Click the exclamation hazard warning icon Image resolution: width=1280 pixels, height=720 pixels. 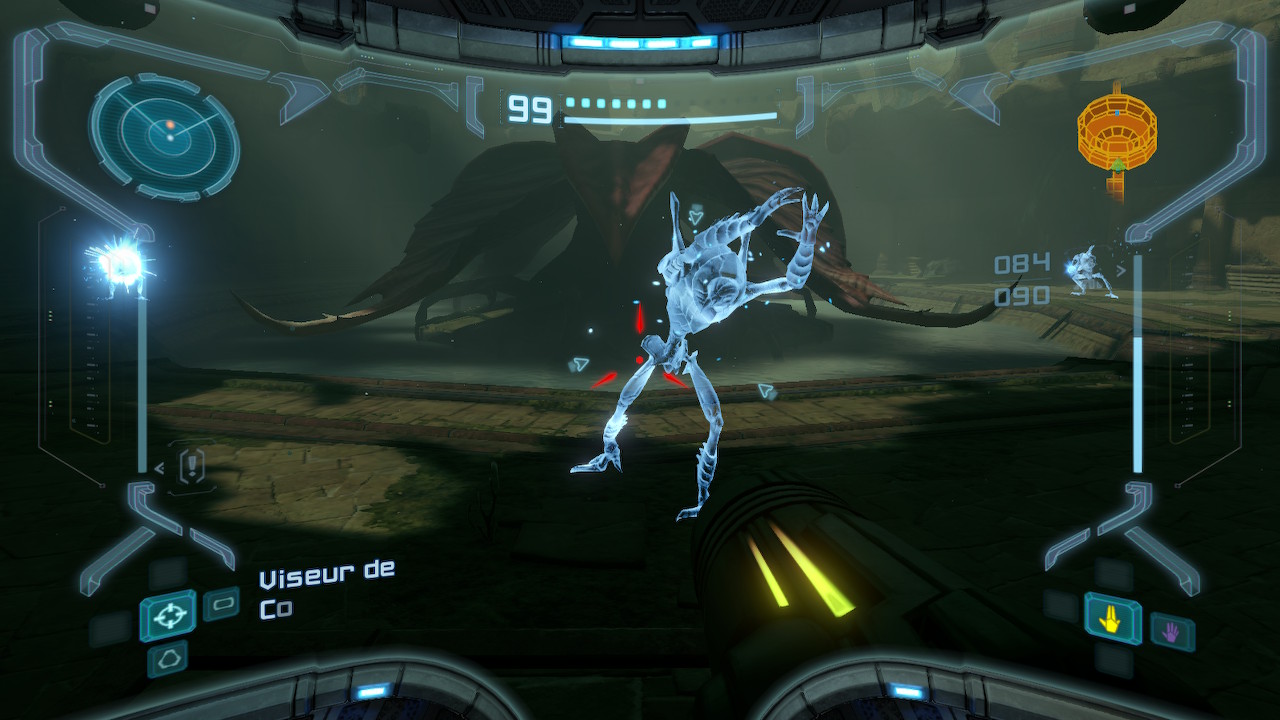(x=192, y=464)
